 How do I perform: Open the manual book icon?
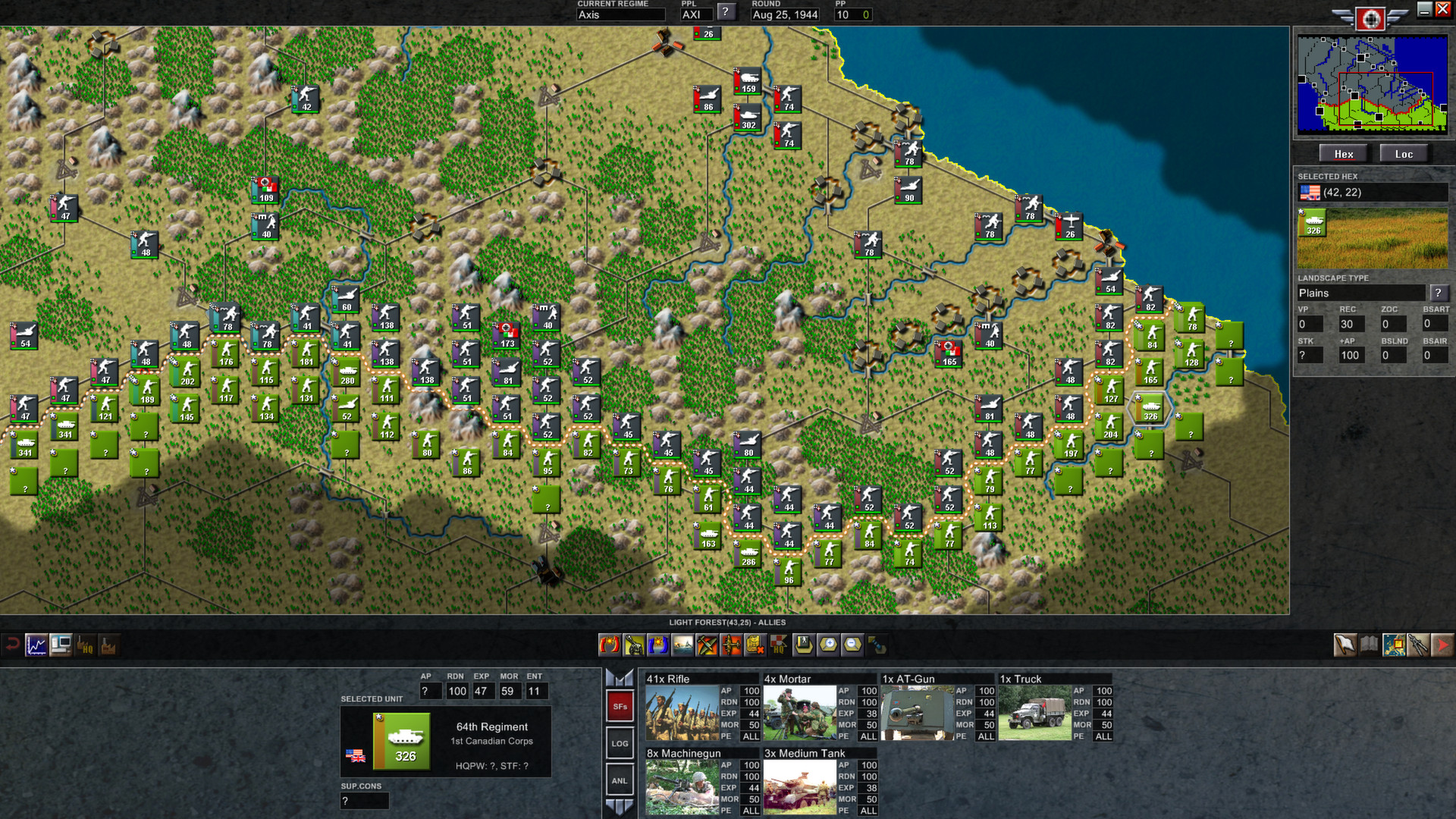[x=1367, y=646]
